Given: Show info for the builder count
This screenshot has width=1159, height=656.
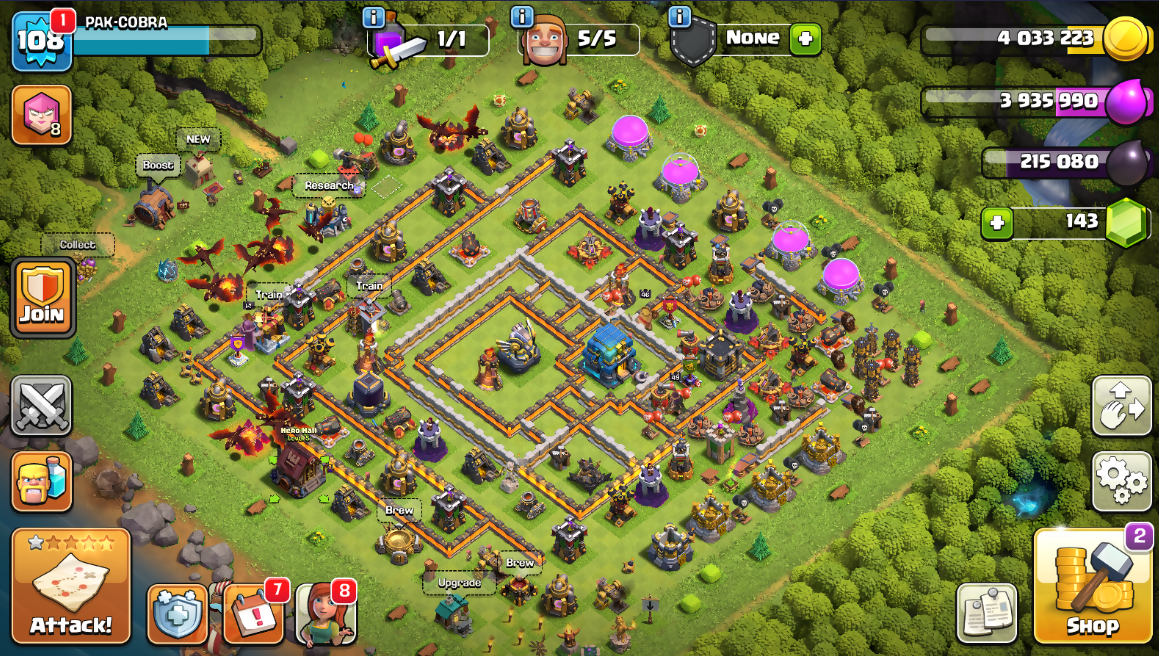Looking at the screenshot, I should [x=522, y=17].
